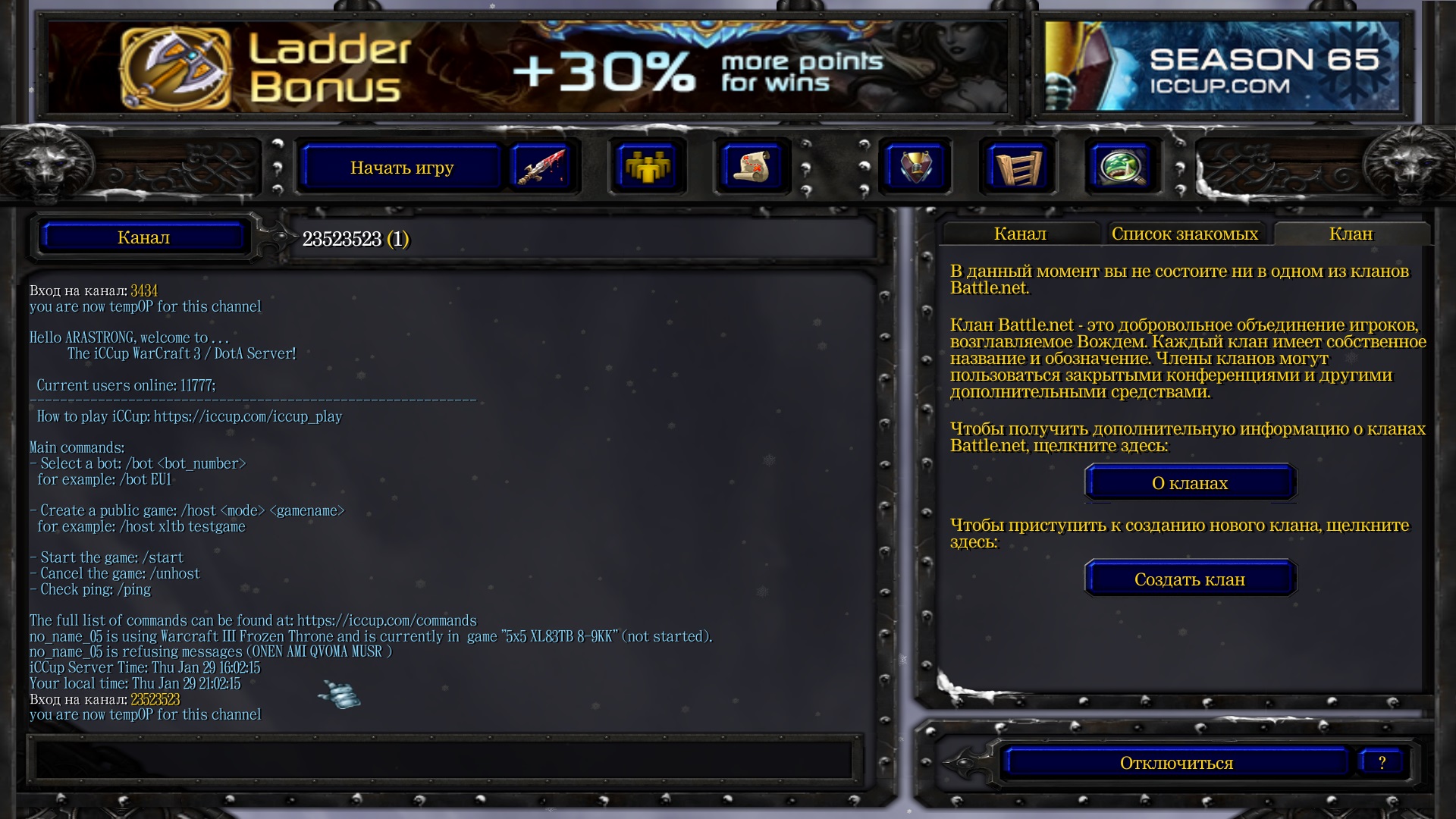
Task: Open the trophy shield tournament icon
Action: point(915,167)
